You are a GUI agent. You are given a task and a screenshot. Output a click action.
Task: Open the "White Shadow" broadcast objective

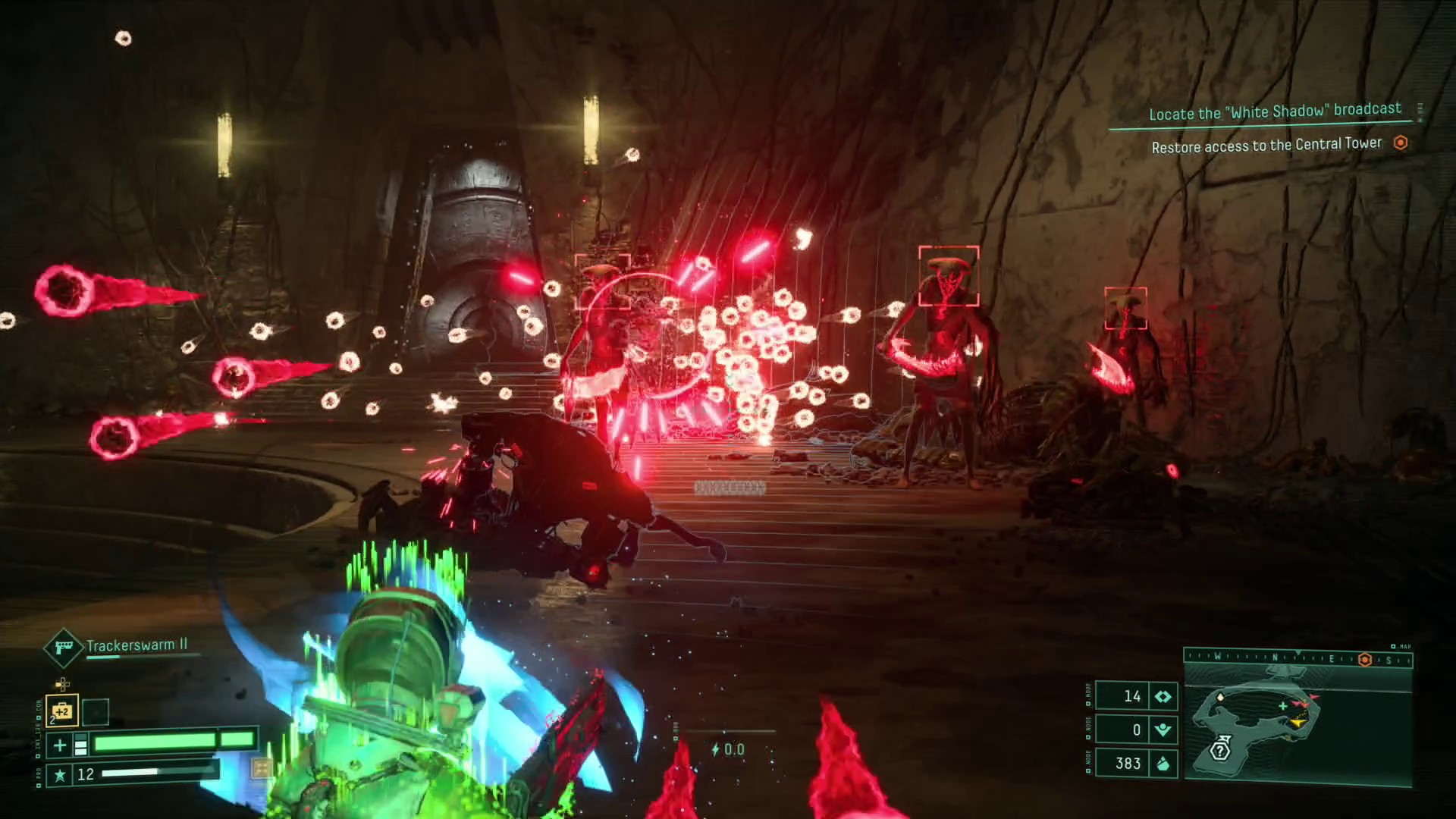click(1275, 111)
